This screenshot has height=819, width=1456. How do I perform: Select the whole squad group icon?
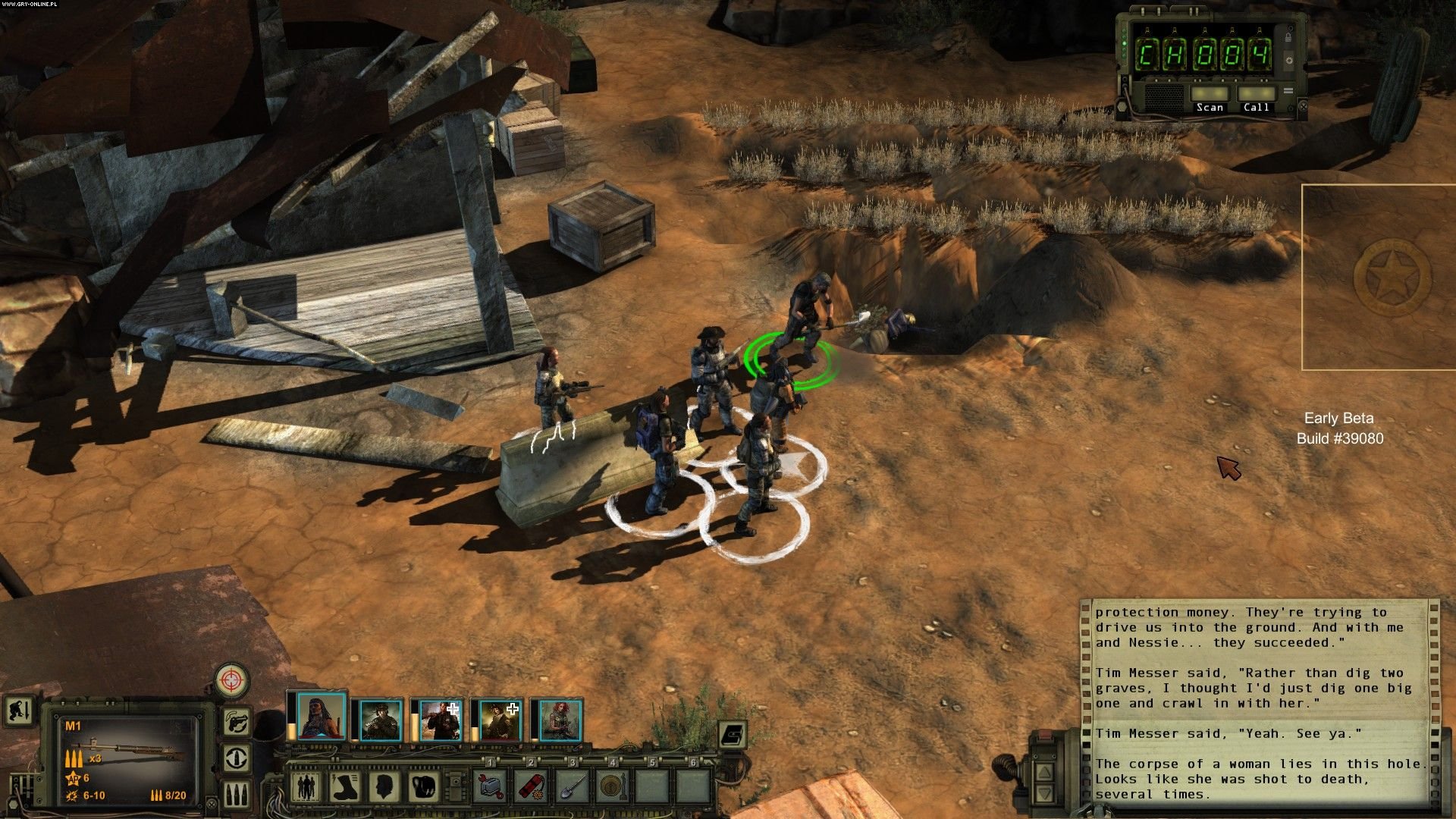pos(306,786)
